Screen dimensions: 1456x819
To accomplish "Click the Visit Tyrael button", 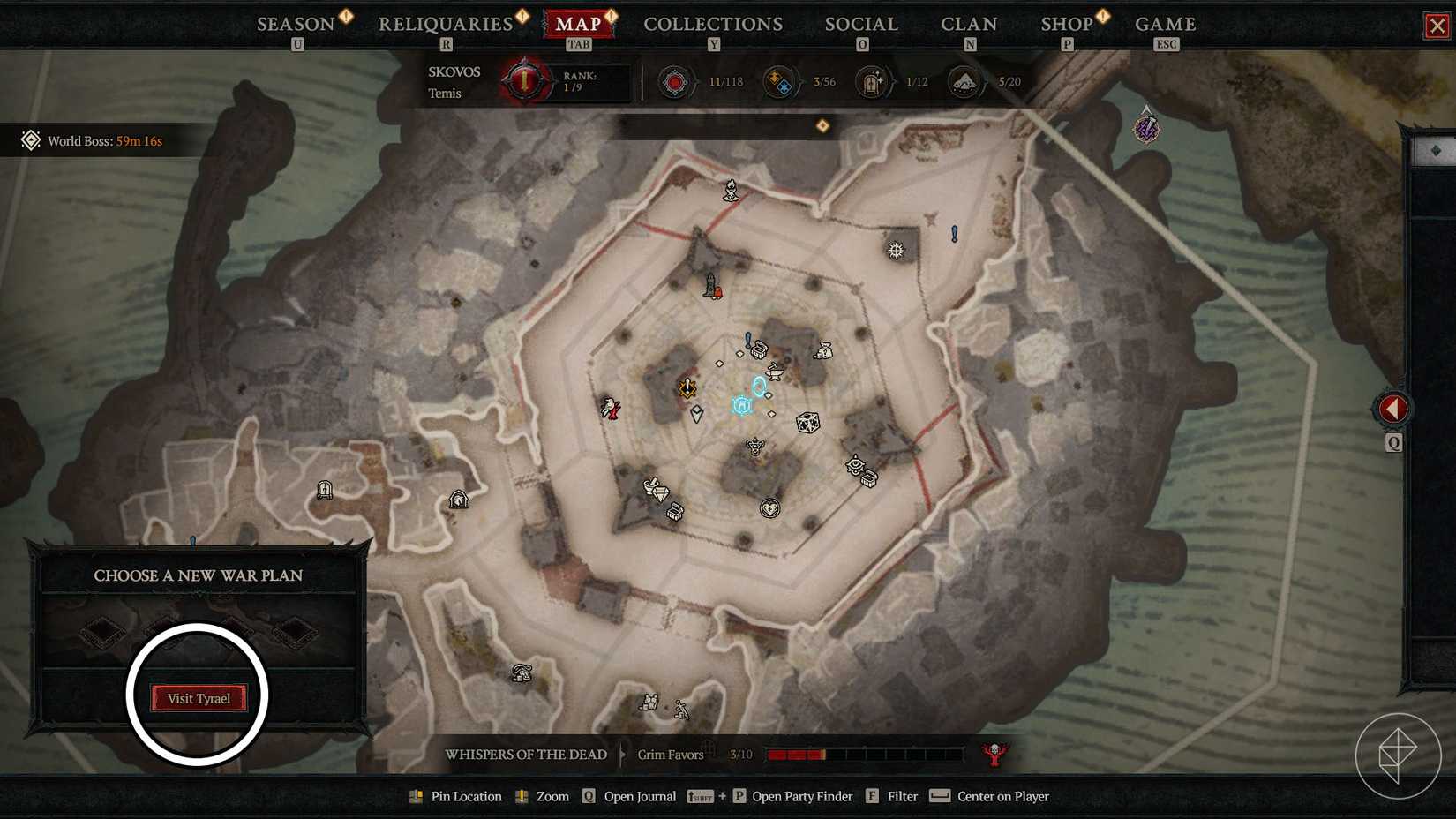I will 199,696.
